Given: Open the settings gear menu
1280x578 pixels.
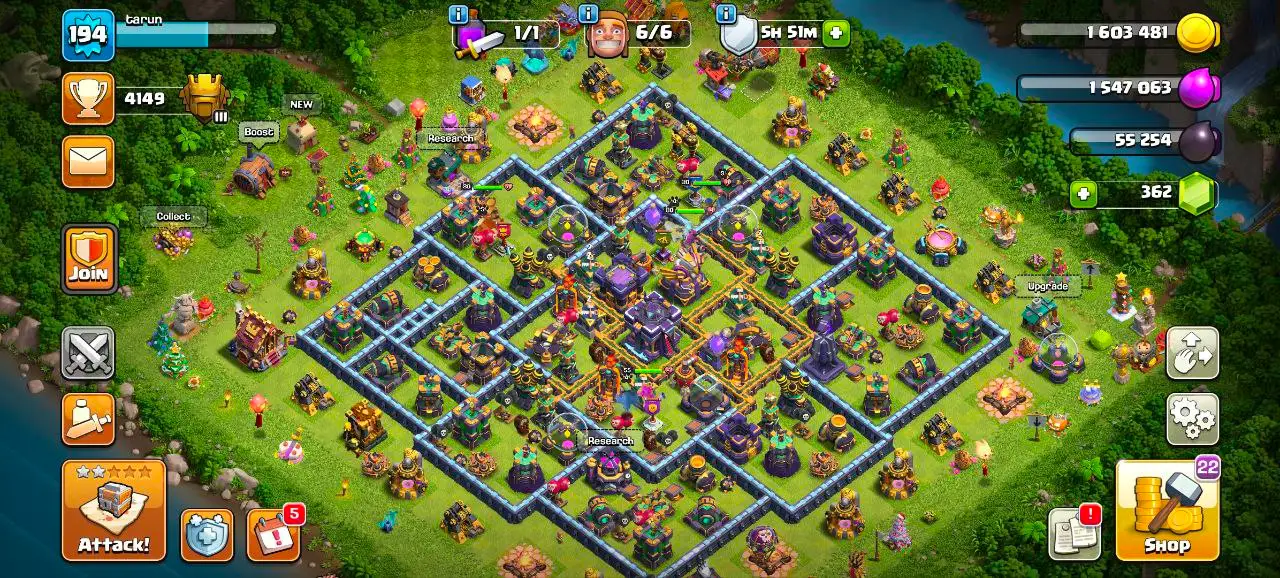Looking at the screenshot, I should pos(1192,418).
